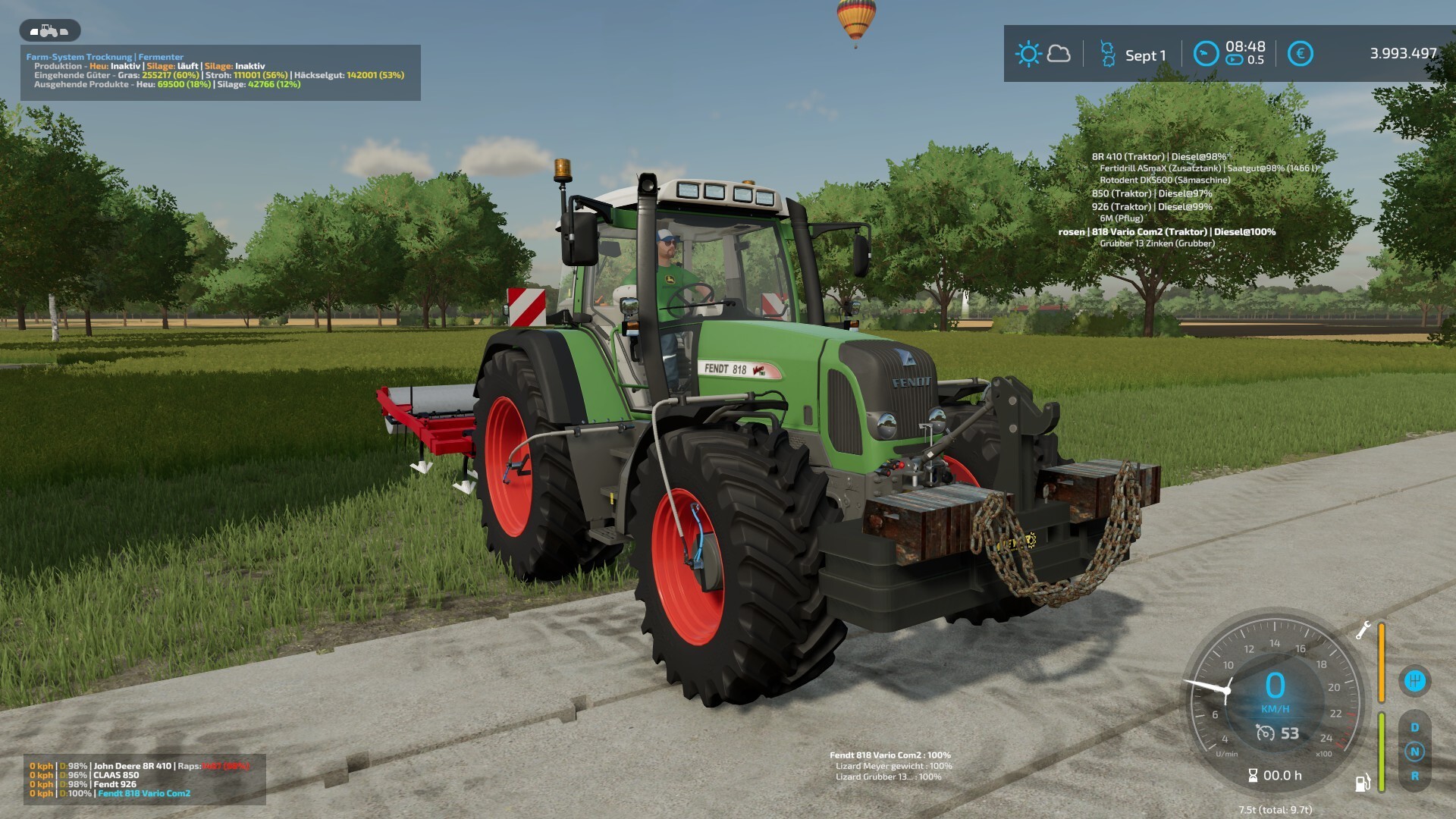
Task: Click the cruise control speed icon
Action: [1265, 733]
